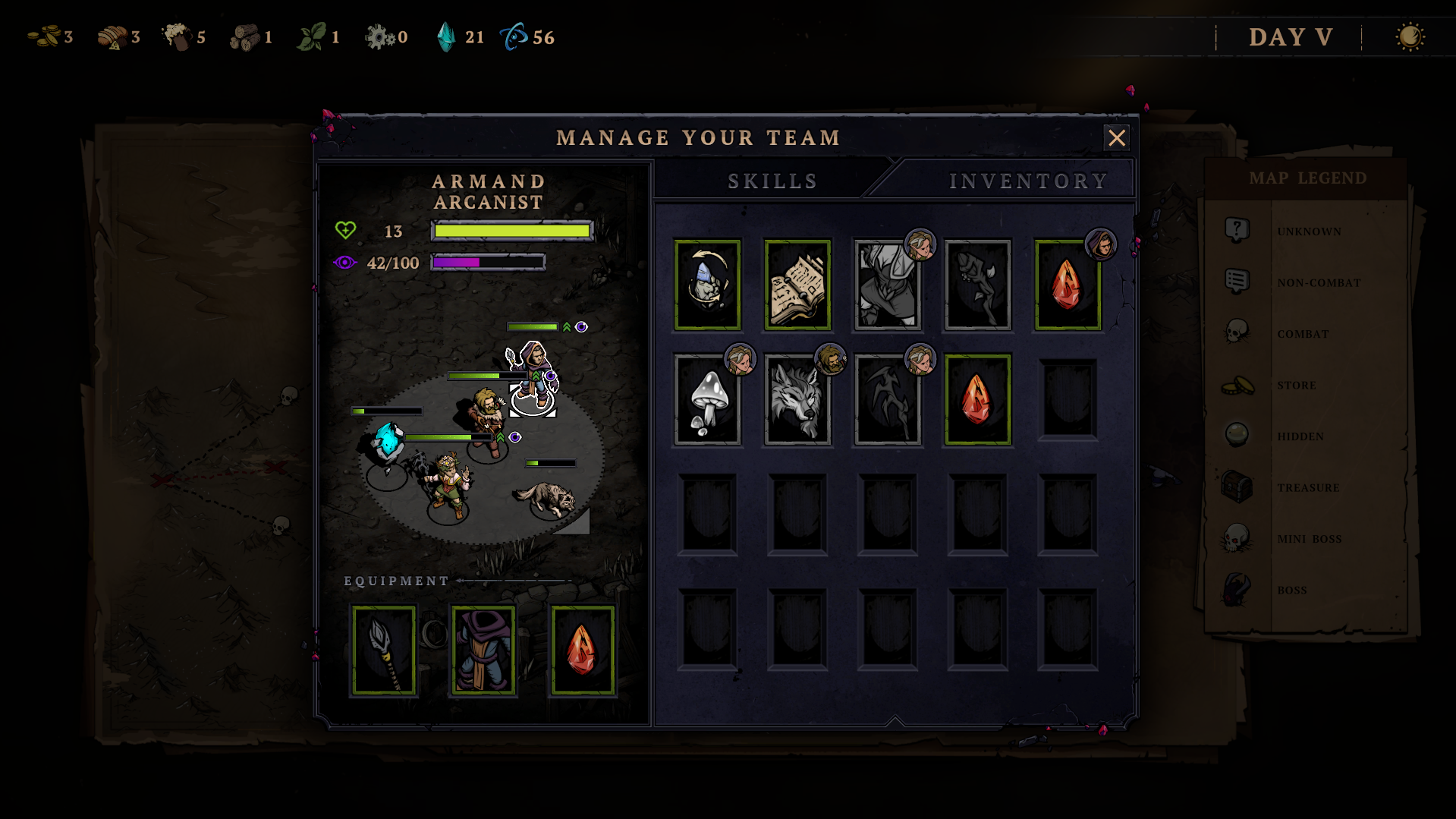Select the wolf head inventory item
Image resolution: width=1456 pixels, height=819 pixels.
[x=797, y=400]
